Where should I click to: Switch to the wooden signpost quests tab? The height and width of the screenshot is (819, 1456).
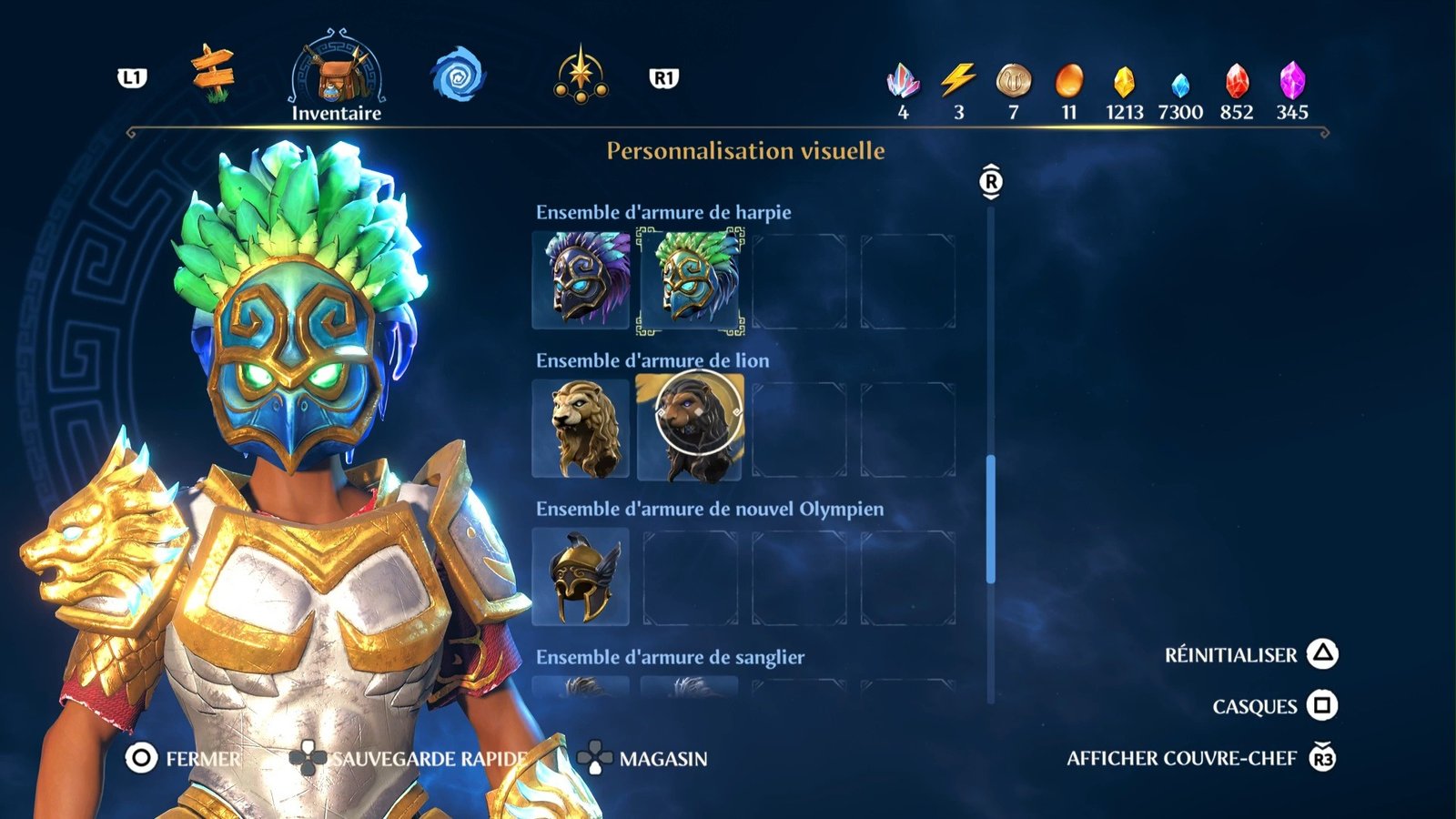tap(213, 73)
